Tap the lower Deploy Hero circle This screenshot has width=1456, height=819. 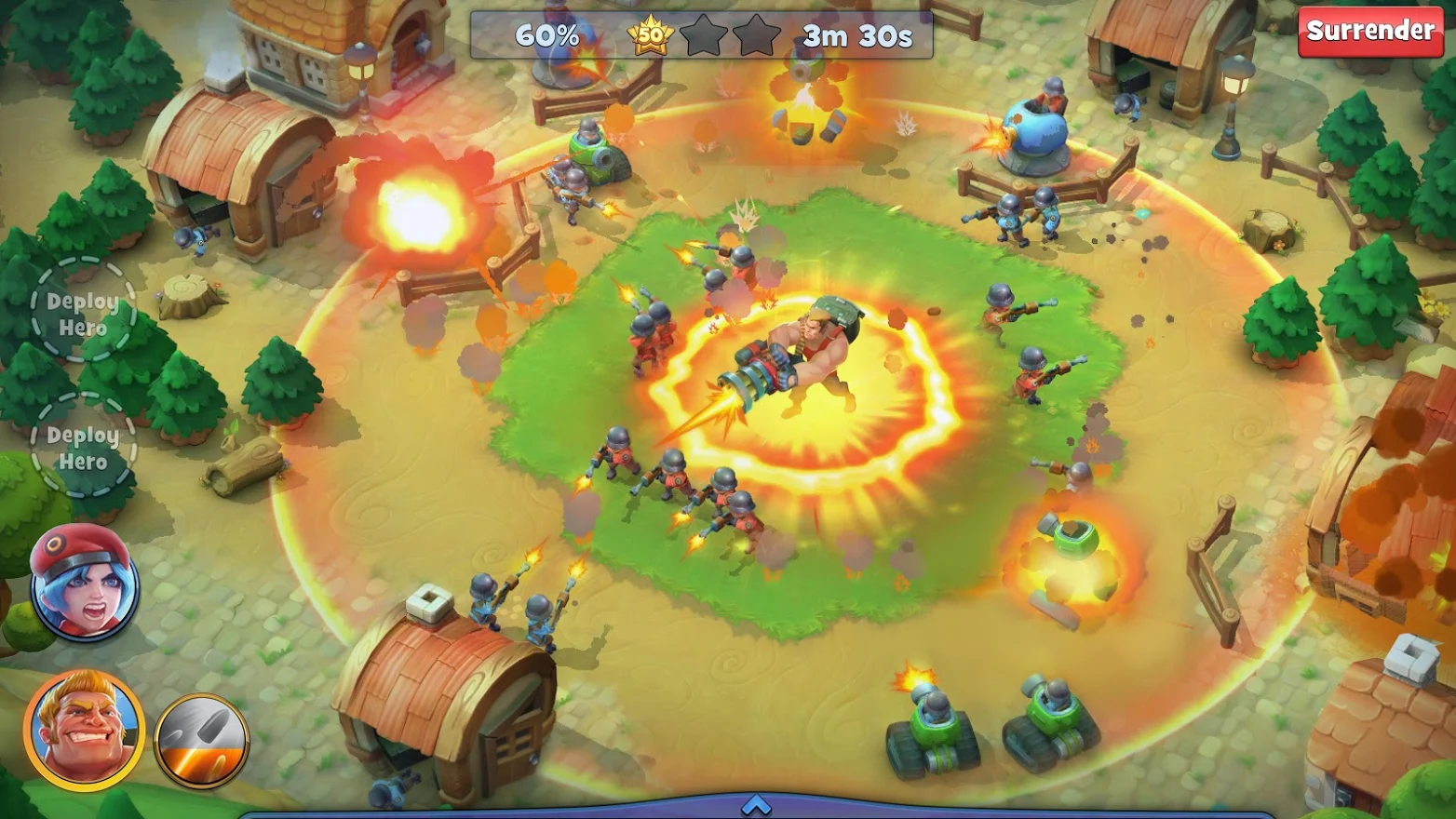pyautogui.click(x=82, y=448)
